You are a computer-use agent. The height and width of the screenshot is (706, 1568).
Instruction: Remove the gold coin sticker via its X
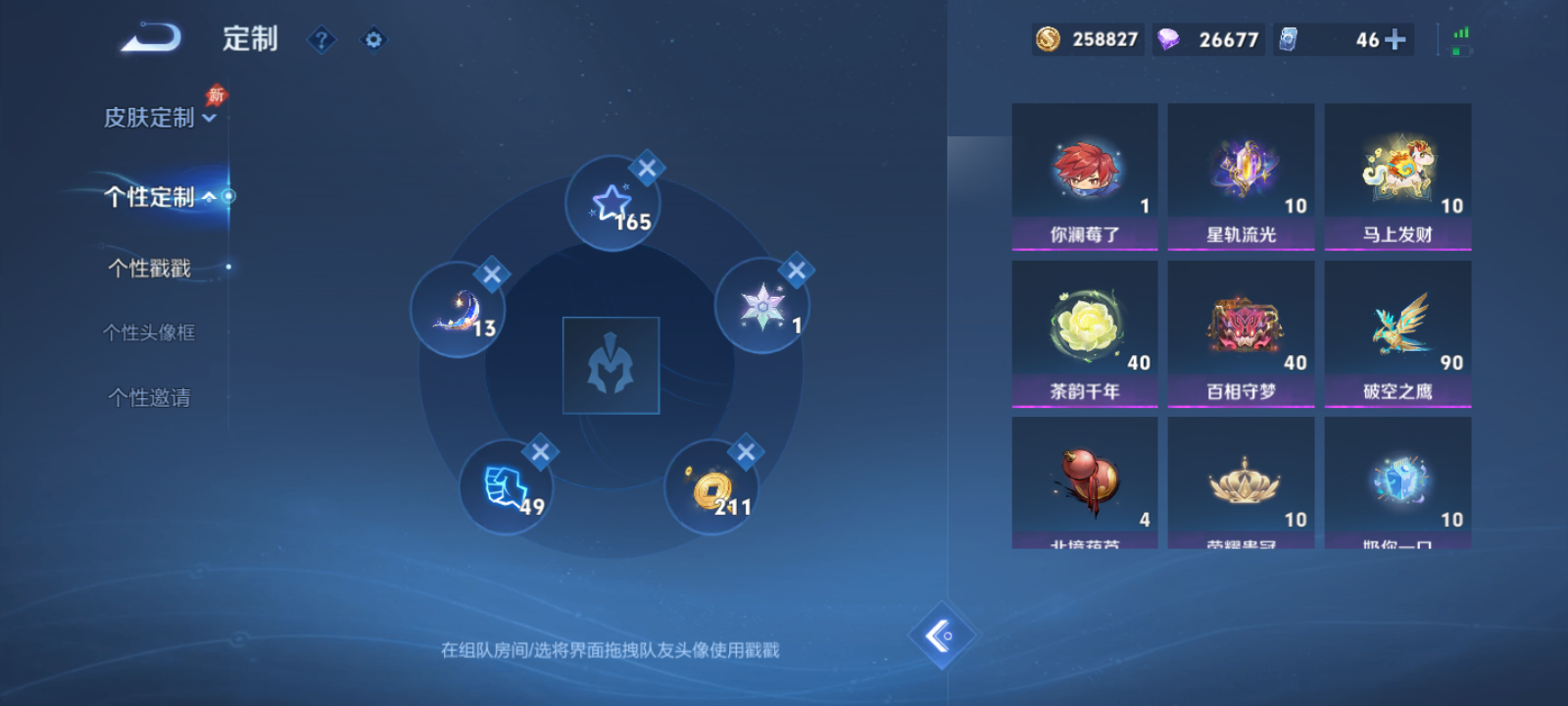[747, 453]
